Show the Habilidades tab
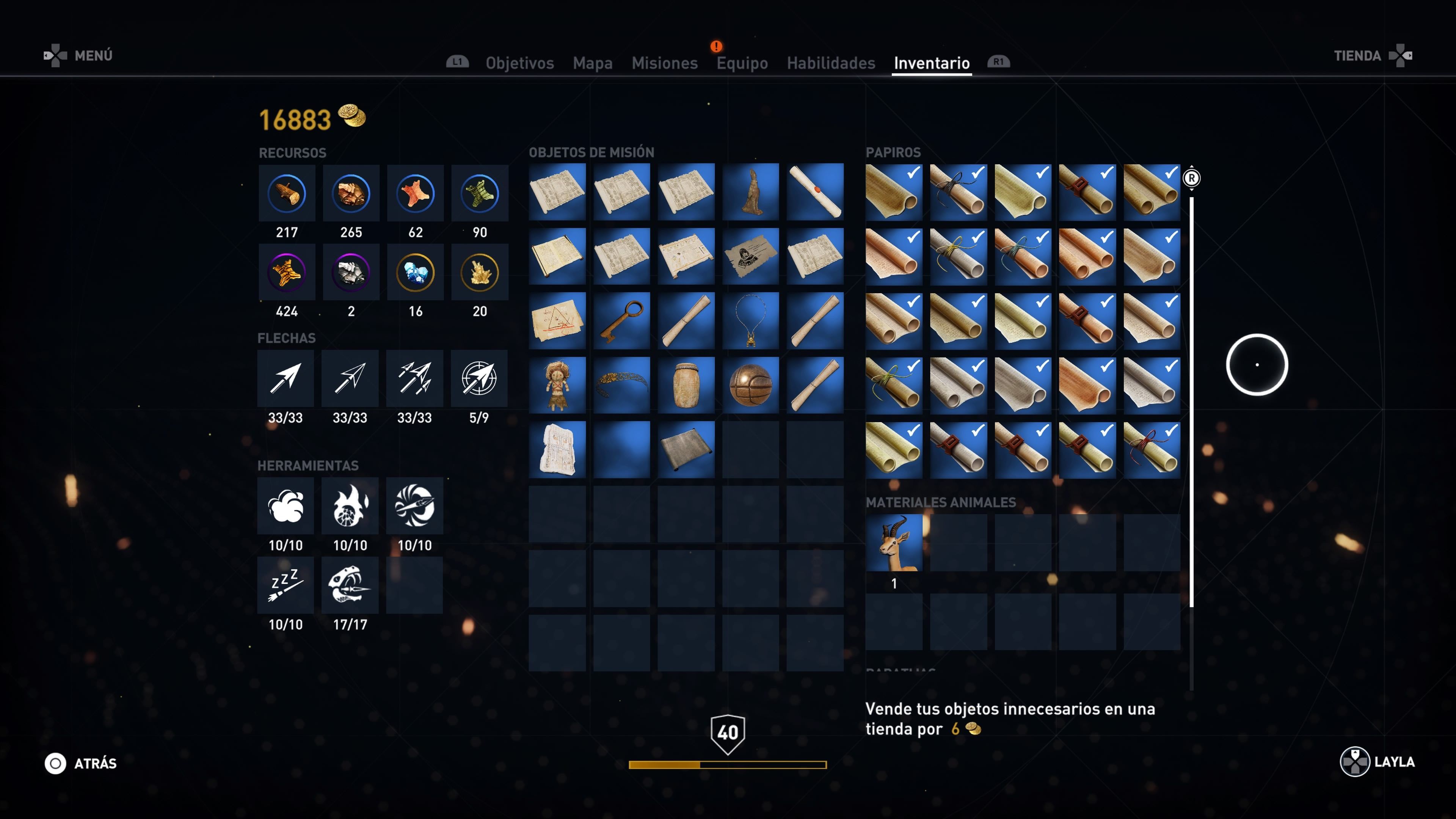The width and height of the screenshot is (1456, 819). tap(831, 63)
